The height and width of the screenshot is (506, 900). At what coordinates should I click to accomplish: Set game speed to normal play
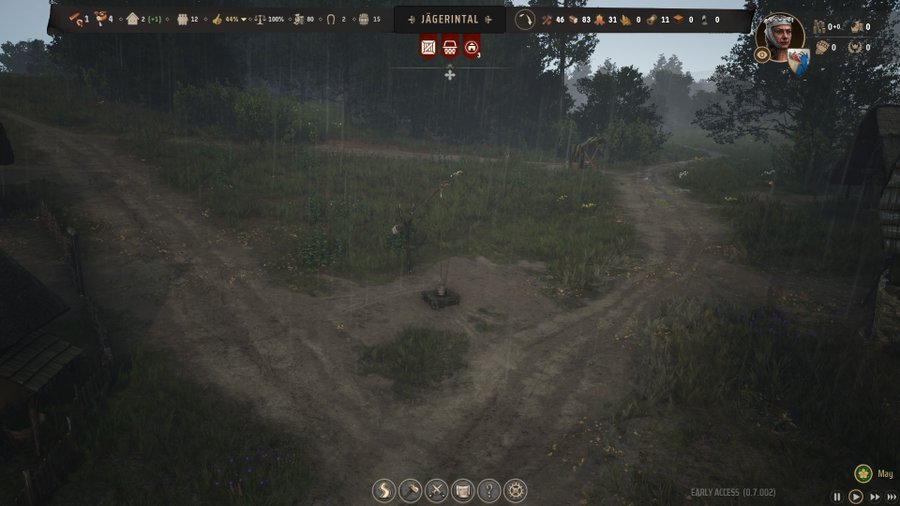856,496
